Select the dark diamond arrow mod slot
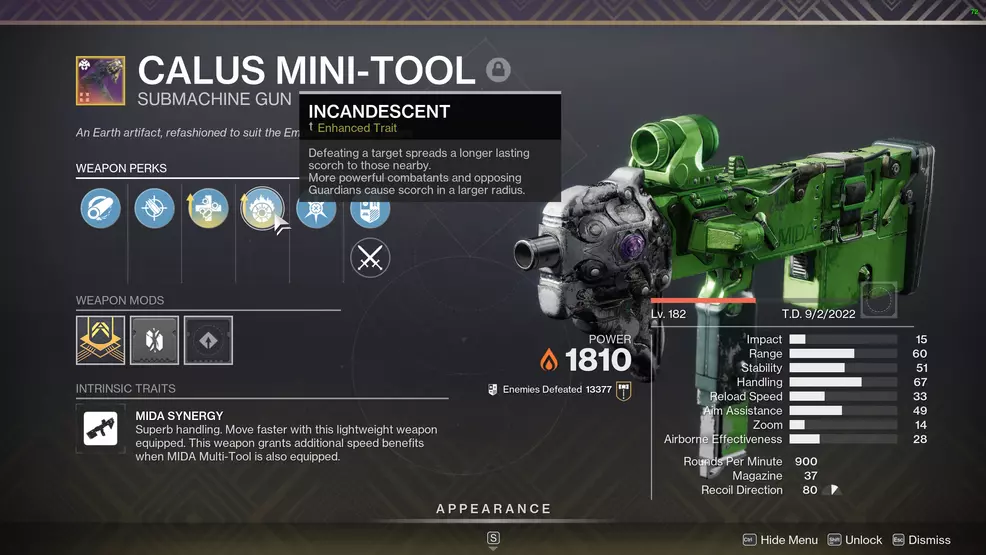This screenshot has width=986, height=555. pyautogui.click(x=208, y=341)
